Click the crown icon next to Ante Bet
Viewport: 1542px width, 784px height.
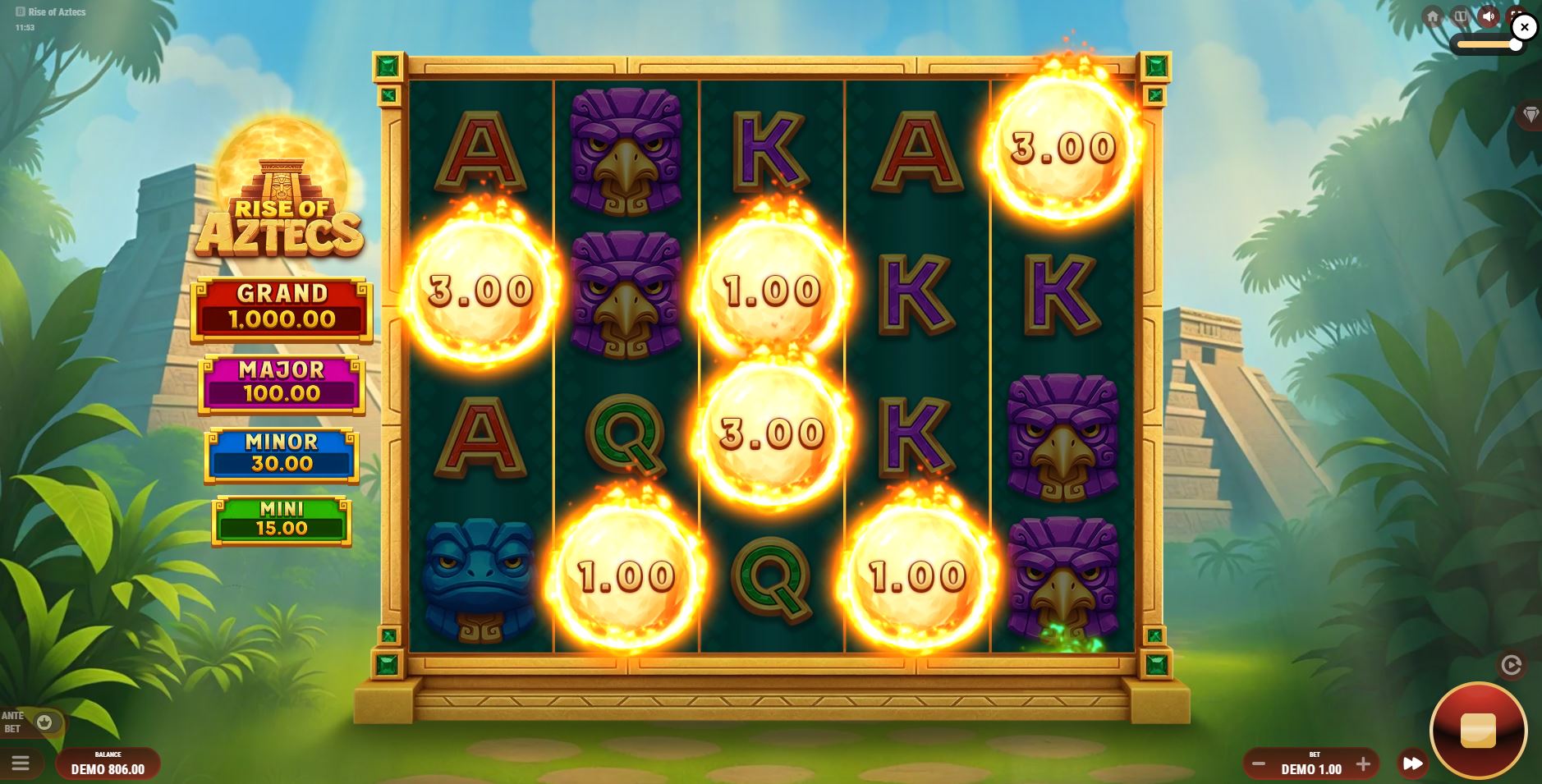[x=45, y=723]
